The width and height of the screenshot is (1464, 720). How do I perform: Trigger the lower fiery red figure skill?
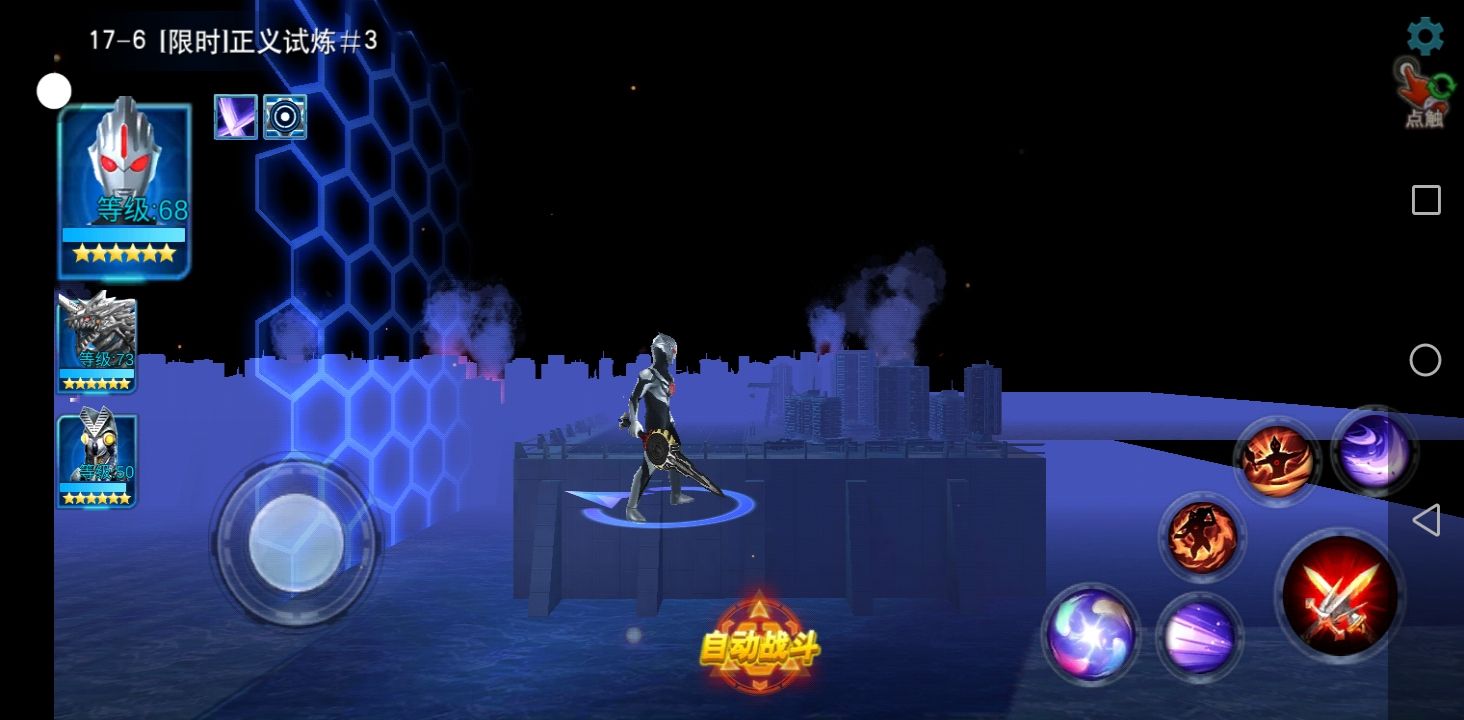click(1202, 537)
